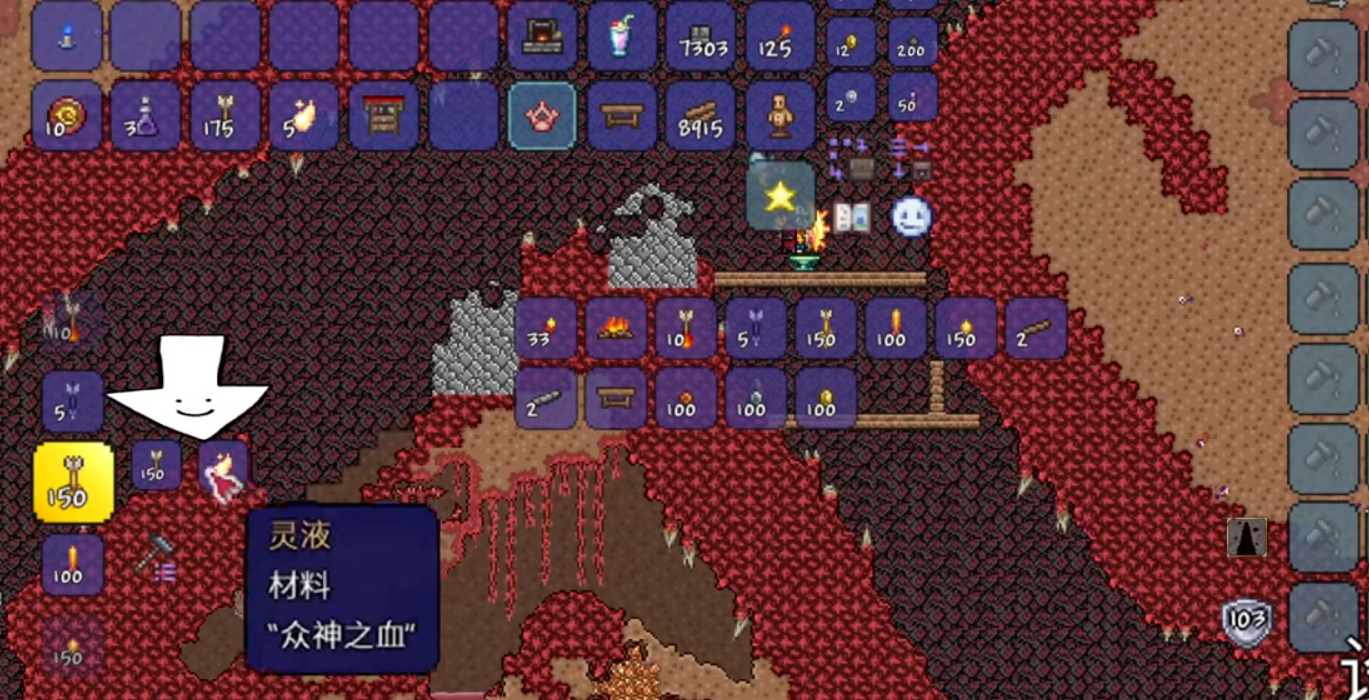Choose the work bench recipe in grid
1369x700 pixels.
tap(616, 398)
